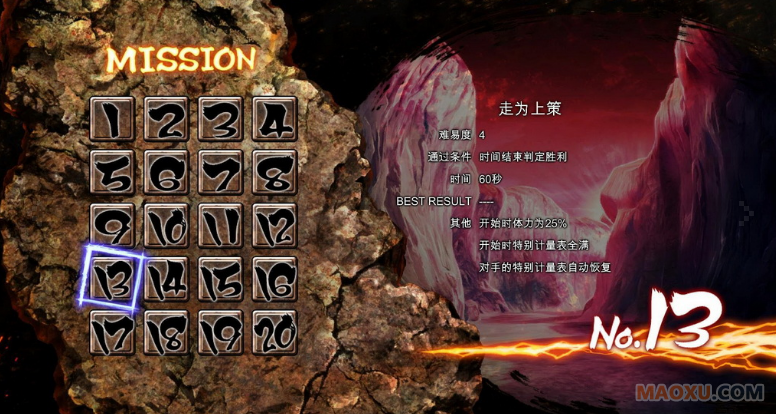
Task: Select mission 8 from the grid
Action: point(275,174)
